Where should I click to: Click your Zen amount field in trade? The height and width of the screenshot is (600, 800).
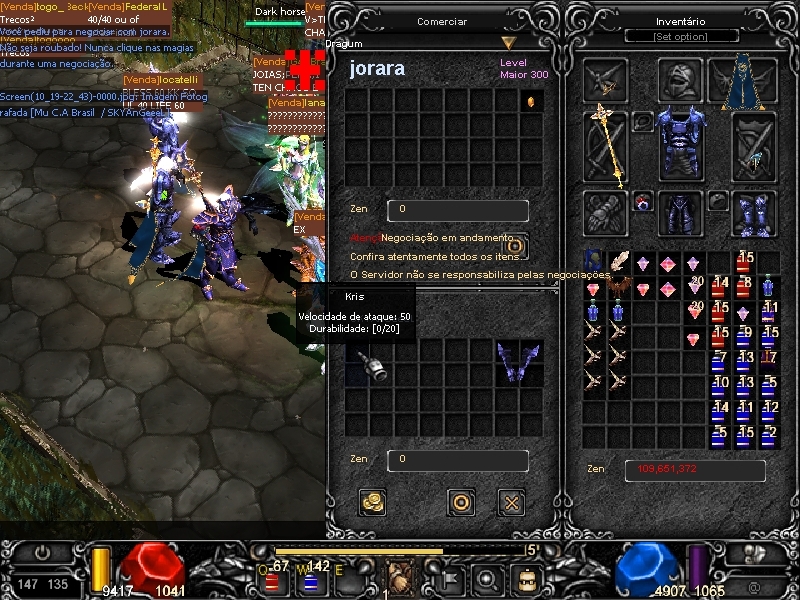[x=457, y=460]
